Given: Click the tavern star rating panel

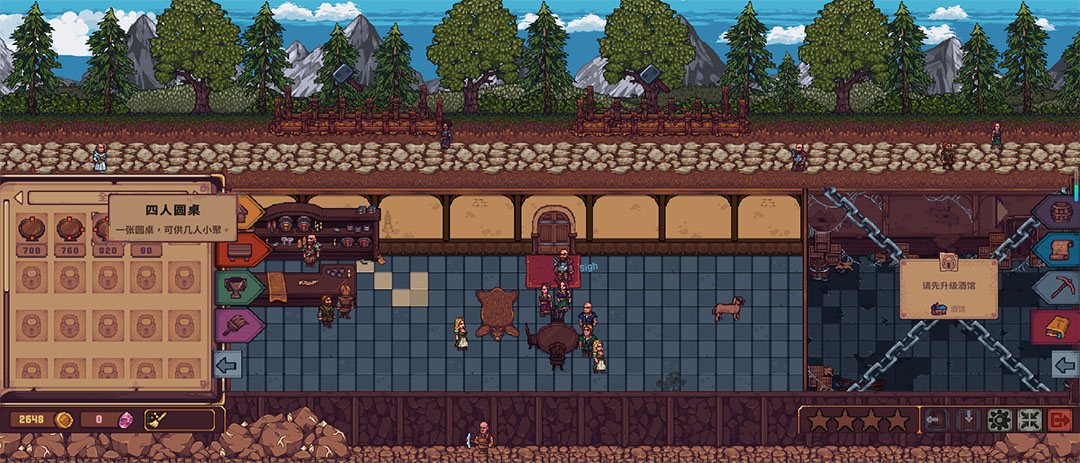Looking at the screenshot, I should (x=858, y=420).
